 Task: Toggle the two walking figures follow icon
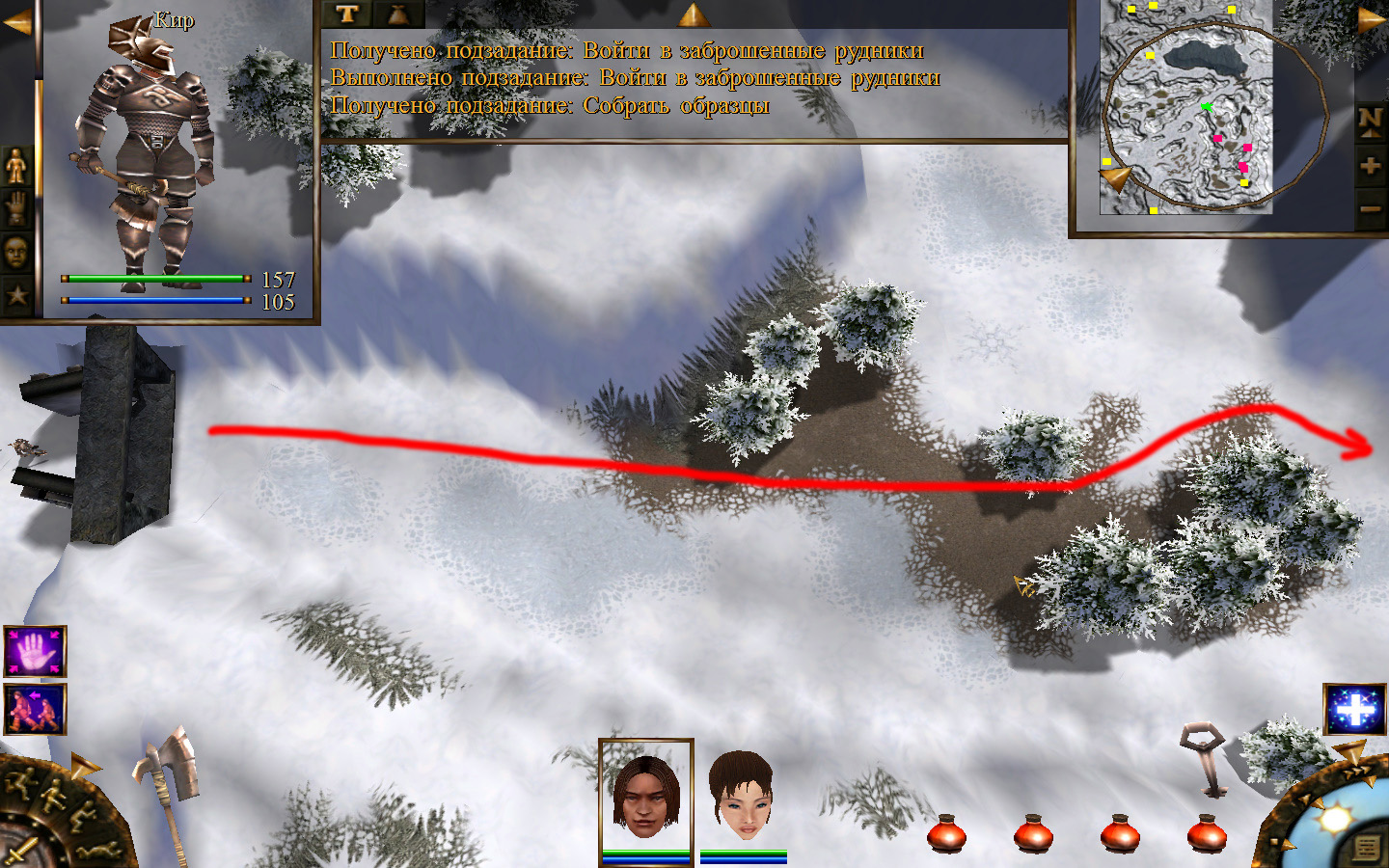click(35, 710)
